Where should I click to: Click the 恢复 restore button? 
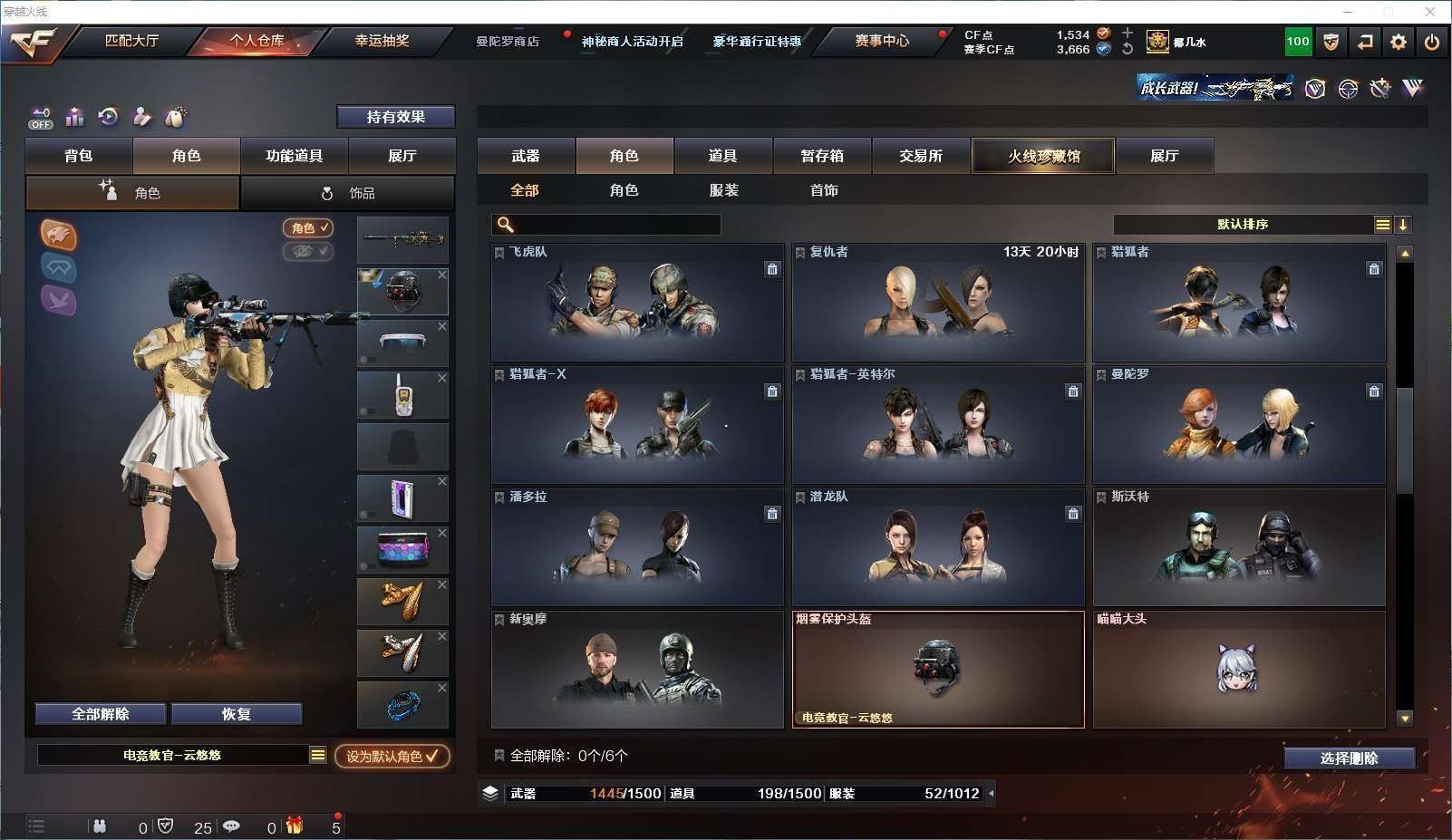236,714
